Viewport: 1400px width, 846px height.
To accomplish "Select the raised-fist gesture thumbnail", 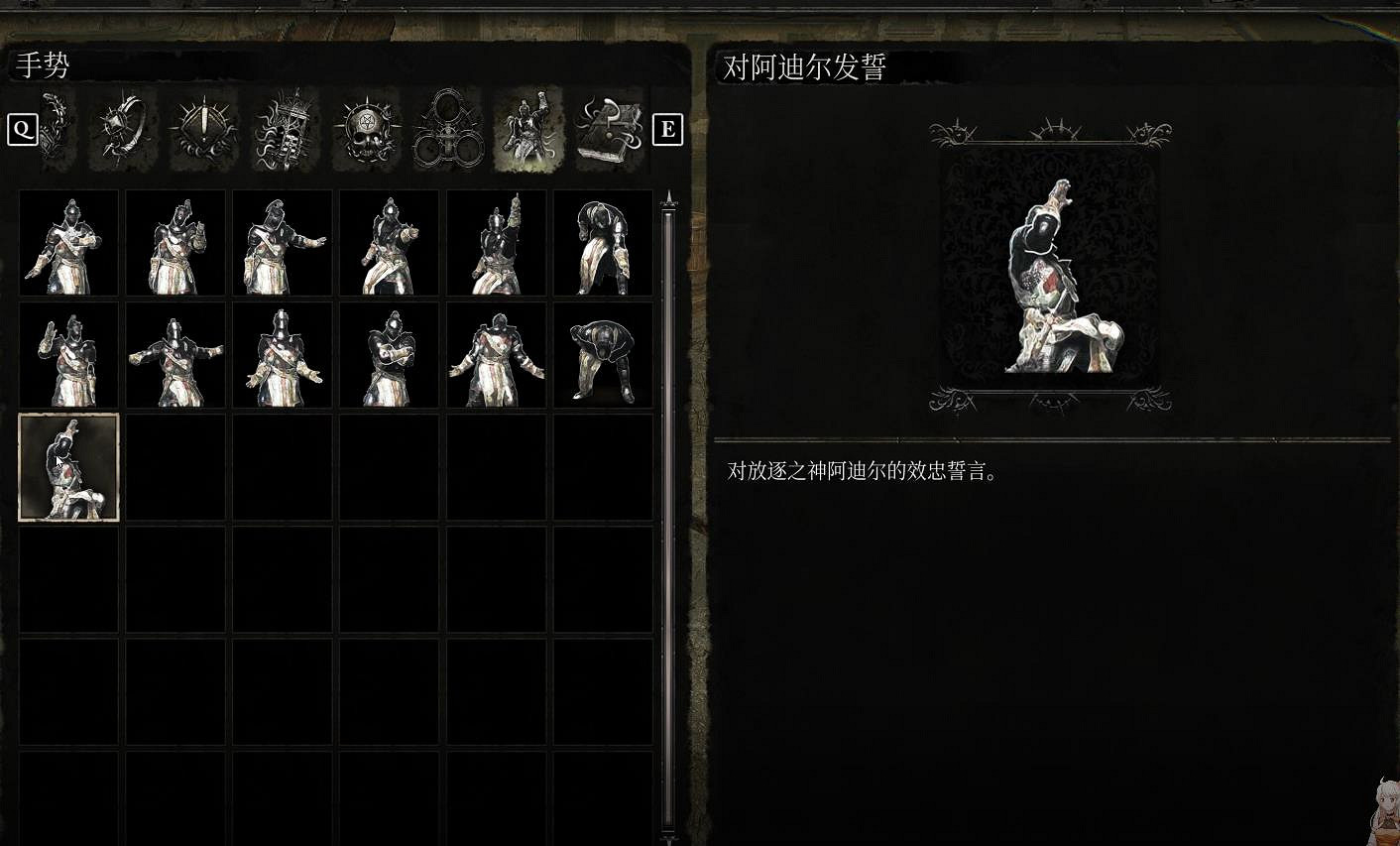I will [494, 241].
